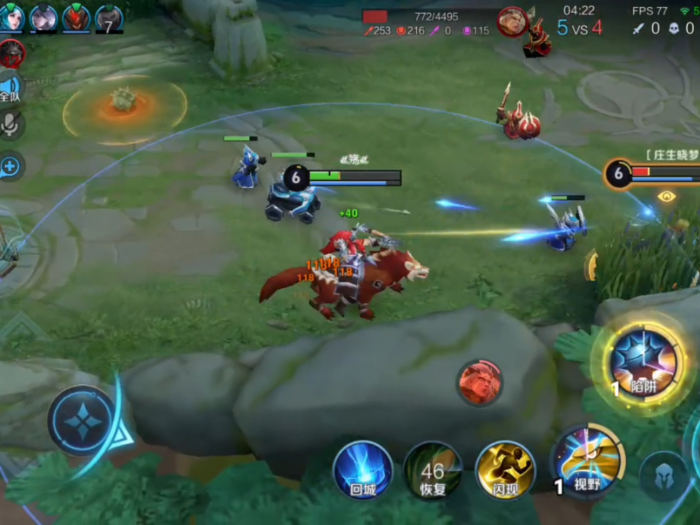Image resolution: width=700 pixels, height=525 pixels.
Task: Select the red-faced enemy hero target portrait
Action: (480, 382)
